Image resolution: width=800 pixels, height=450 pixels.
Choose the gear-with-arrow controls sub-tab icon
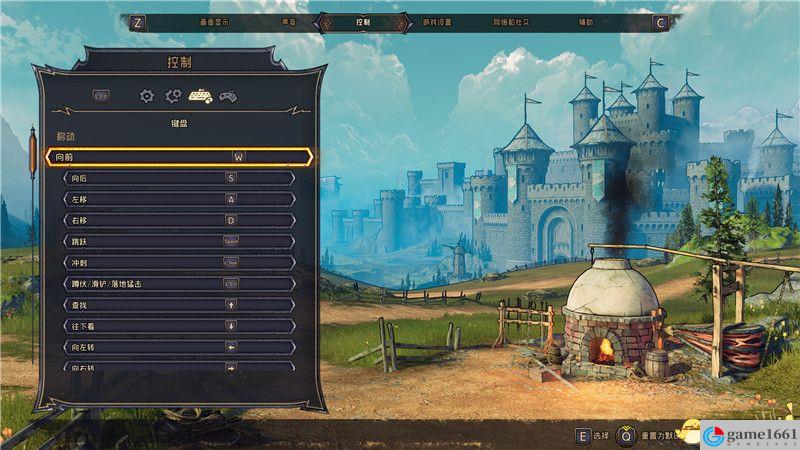173,96
